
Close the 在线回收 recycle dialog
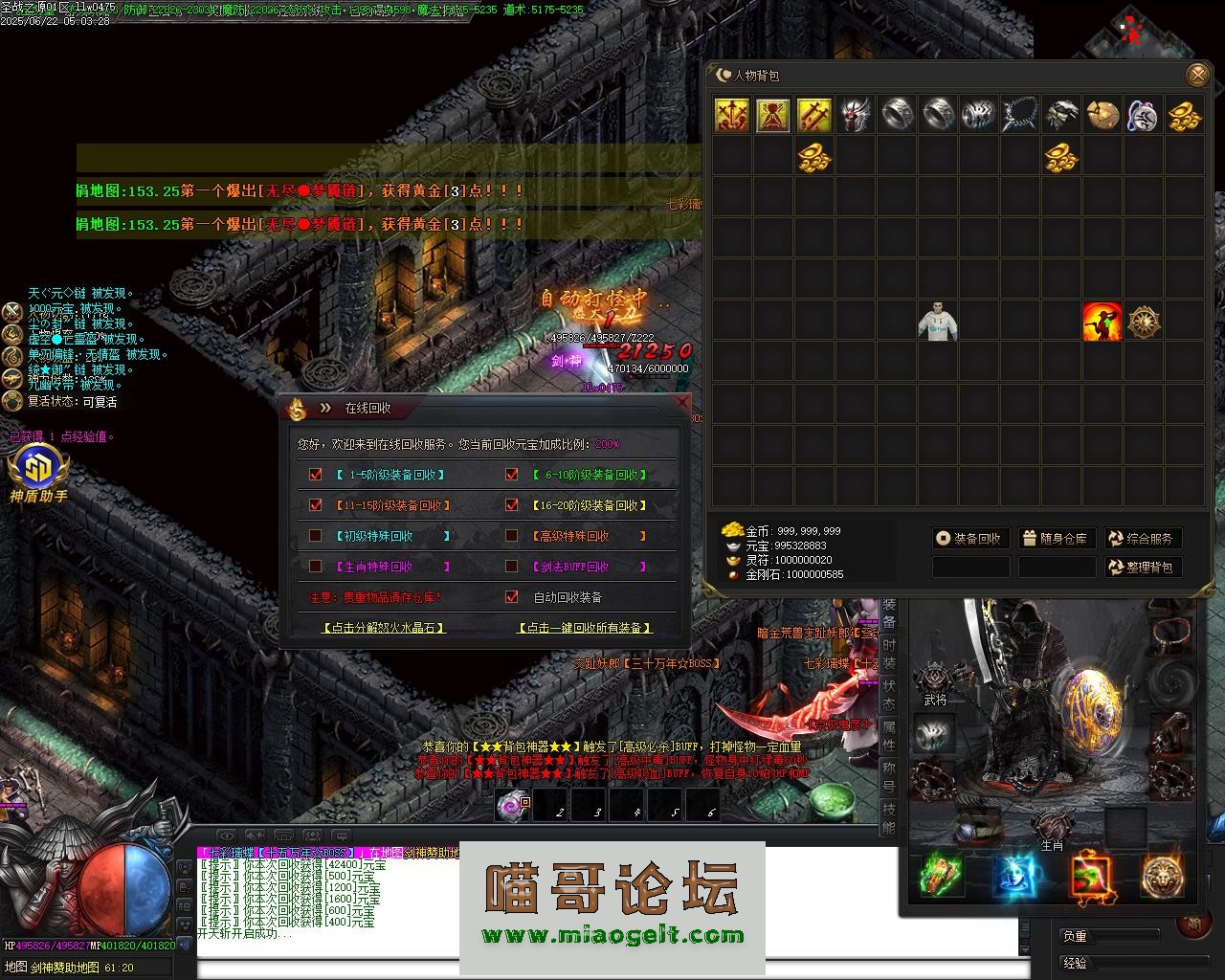(x=682, y=403)
